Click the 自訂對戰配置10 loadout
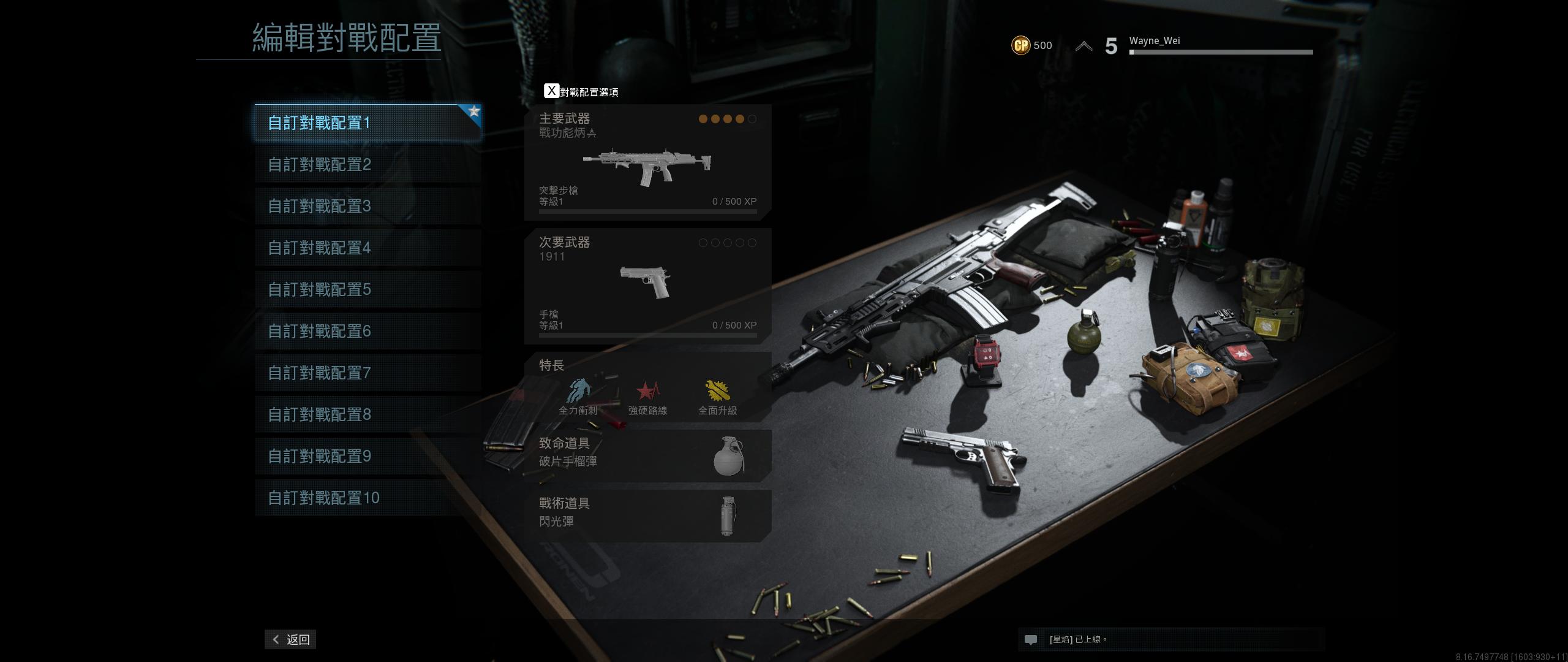The width and height of the screenshot is (1568, 662). click(367, 498)
